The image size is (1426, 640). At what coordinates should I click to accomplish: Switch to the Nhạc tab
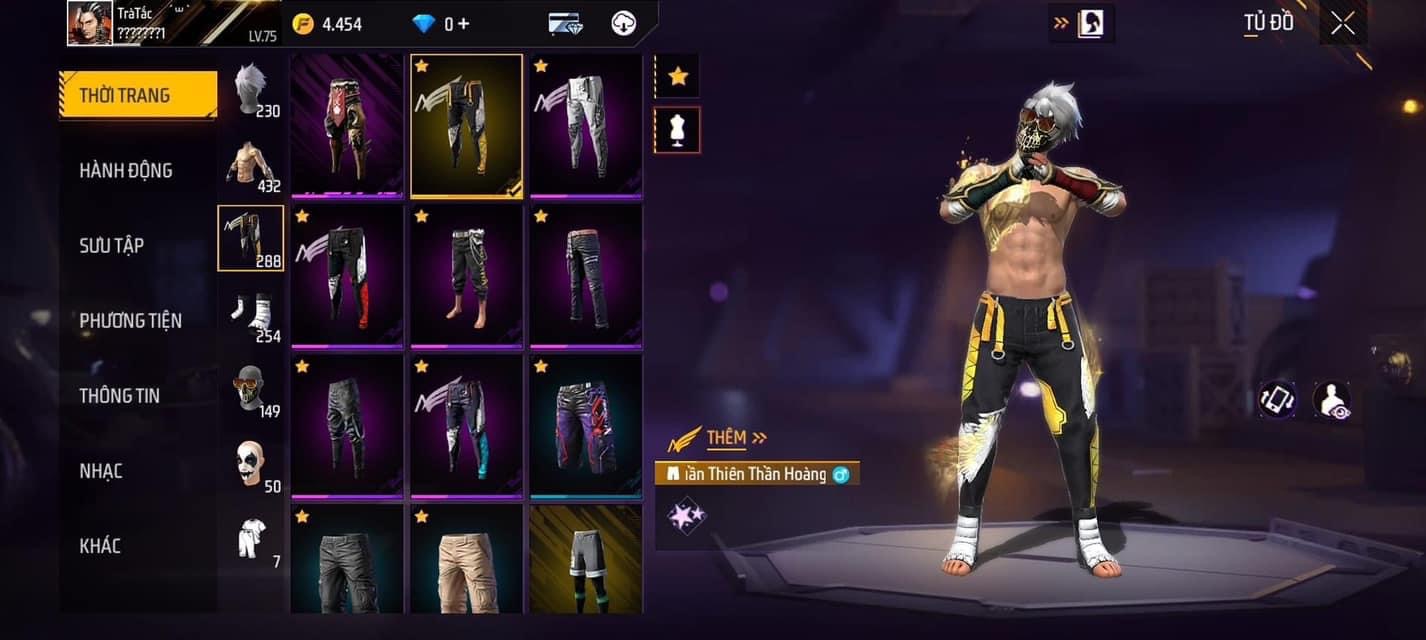coord(101,471)
